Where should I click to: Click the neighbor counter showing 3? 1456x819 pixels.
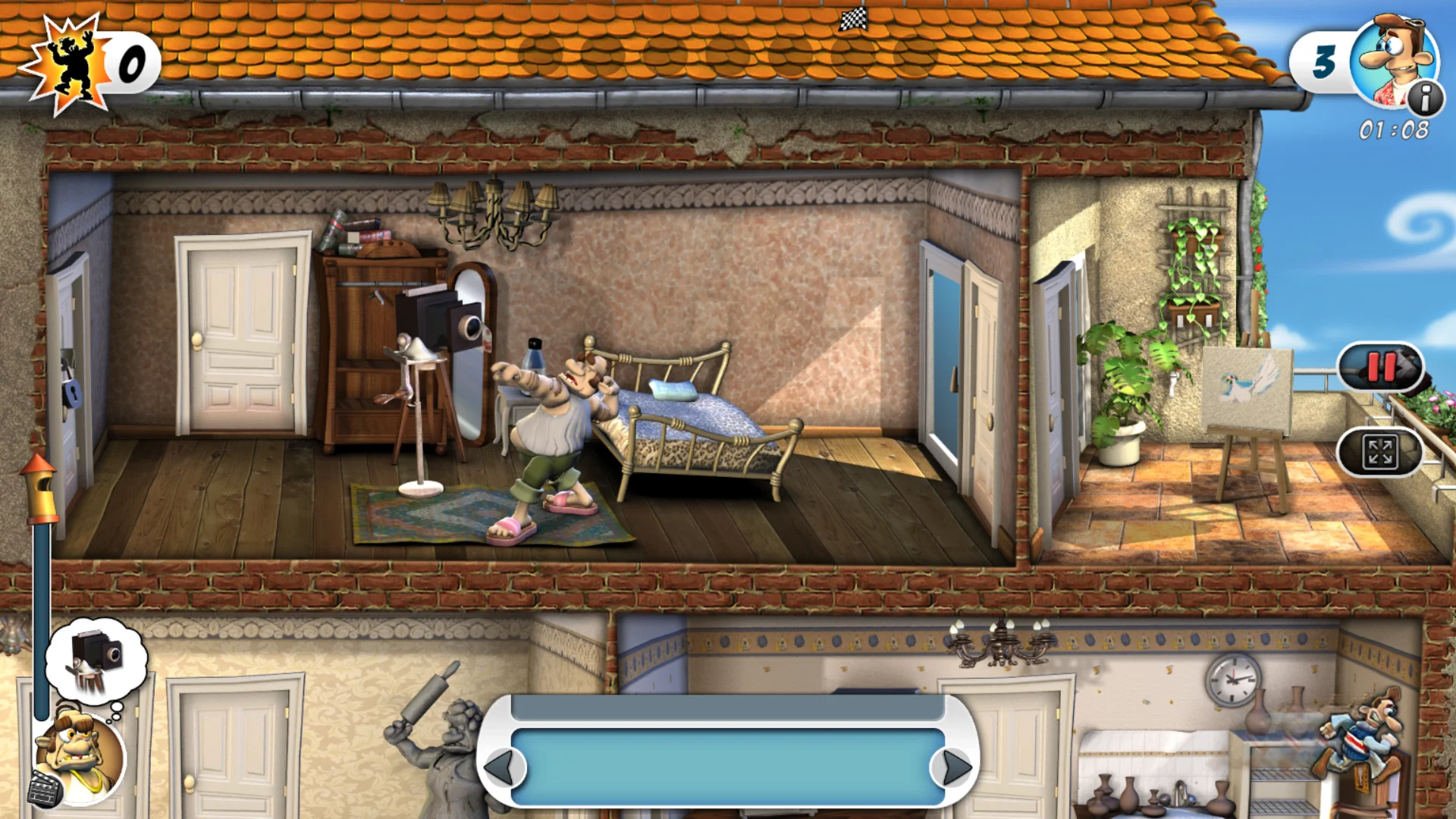[x=1323, y=62]
